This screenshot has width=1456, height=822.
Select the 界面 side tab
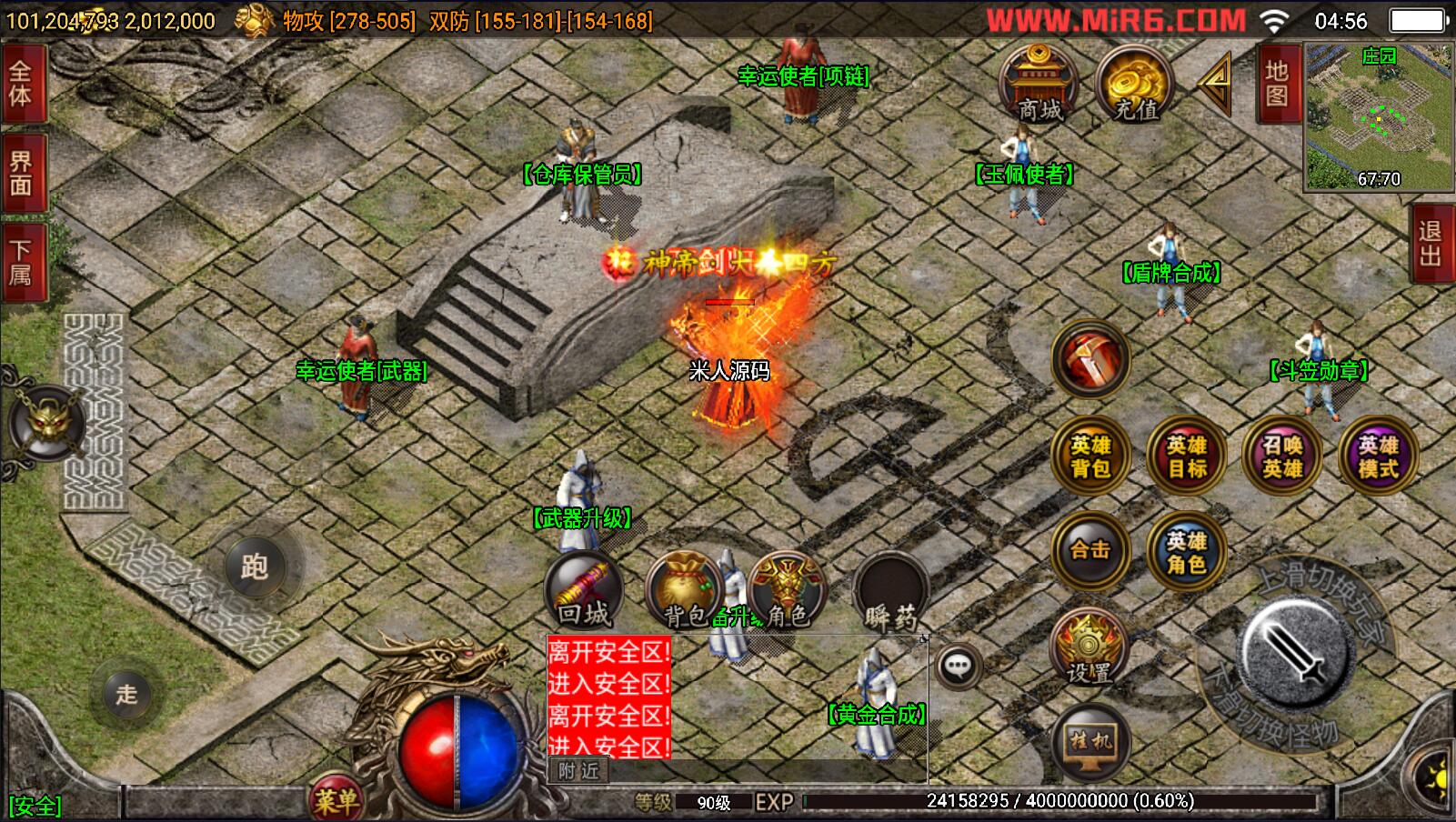click(21, 173)
